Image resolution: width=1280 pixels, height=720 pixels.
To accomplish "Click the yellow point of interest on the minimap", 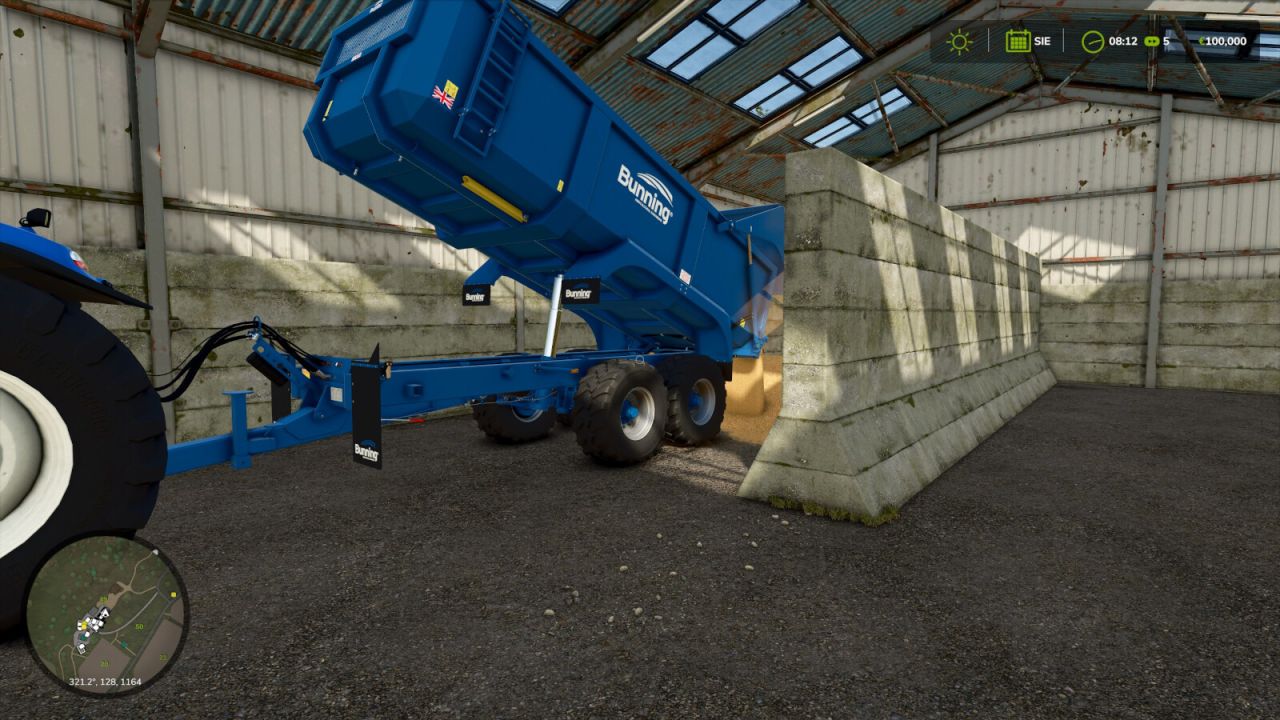I will coord(83,626).
